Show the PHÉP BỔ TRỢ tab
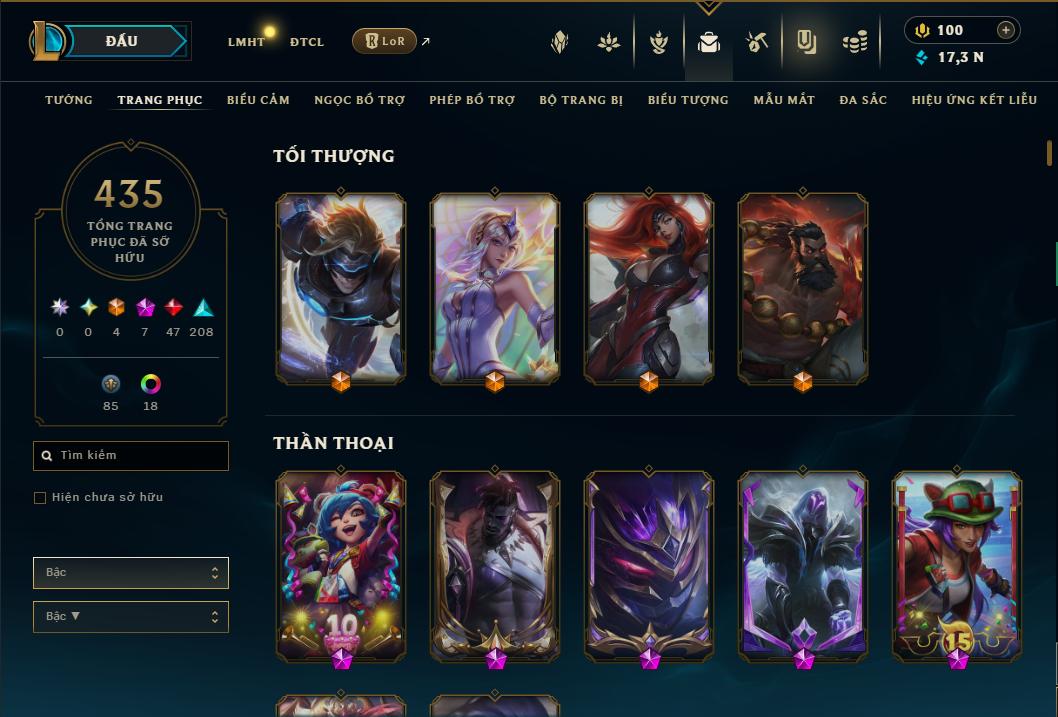 (472, 100)
